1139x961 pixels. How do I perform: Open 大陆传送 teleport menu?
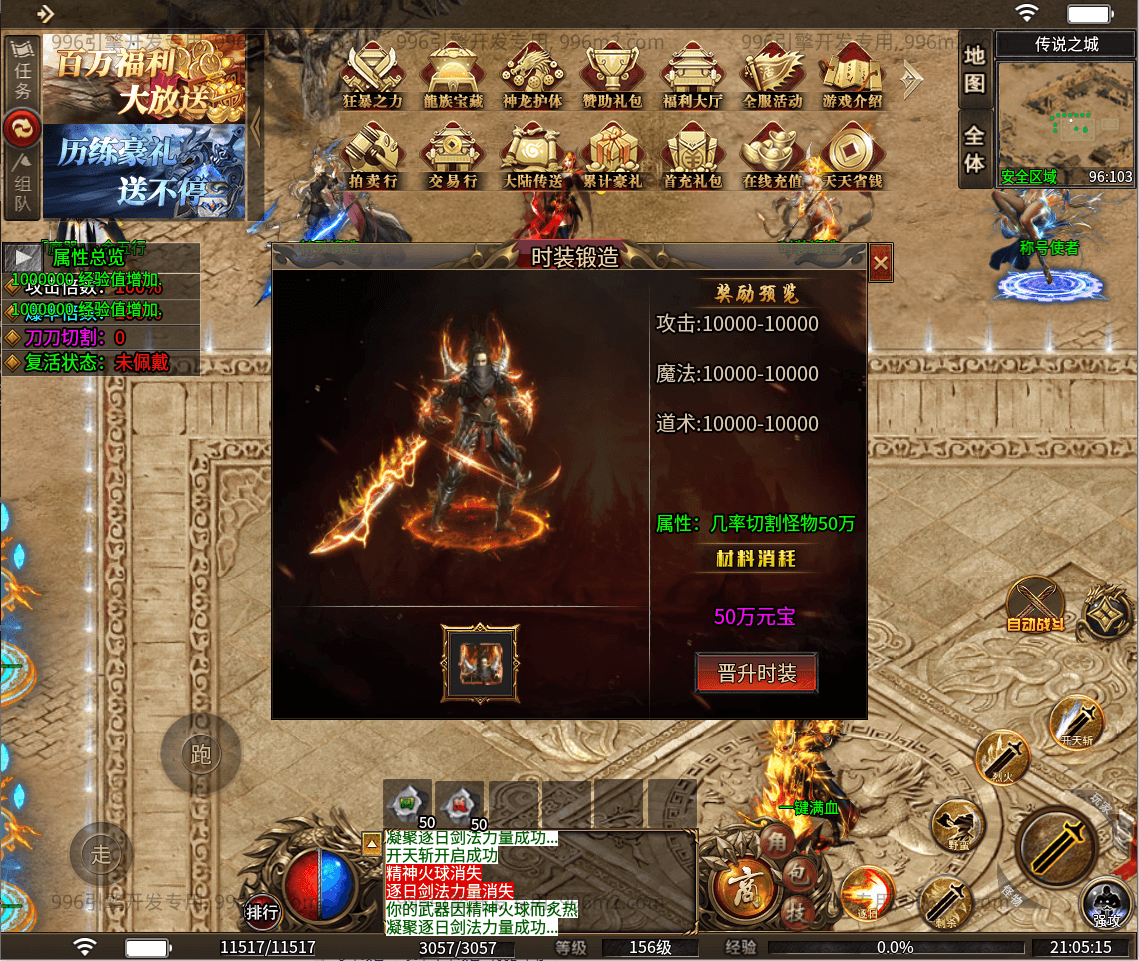[x=532, y=156]
